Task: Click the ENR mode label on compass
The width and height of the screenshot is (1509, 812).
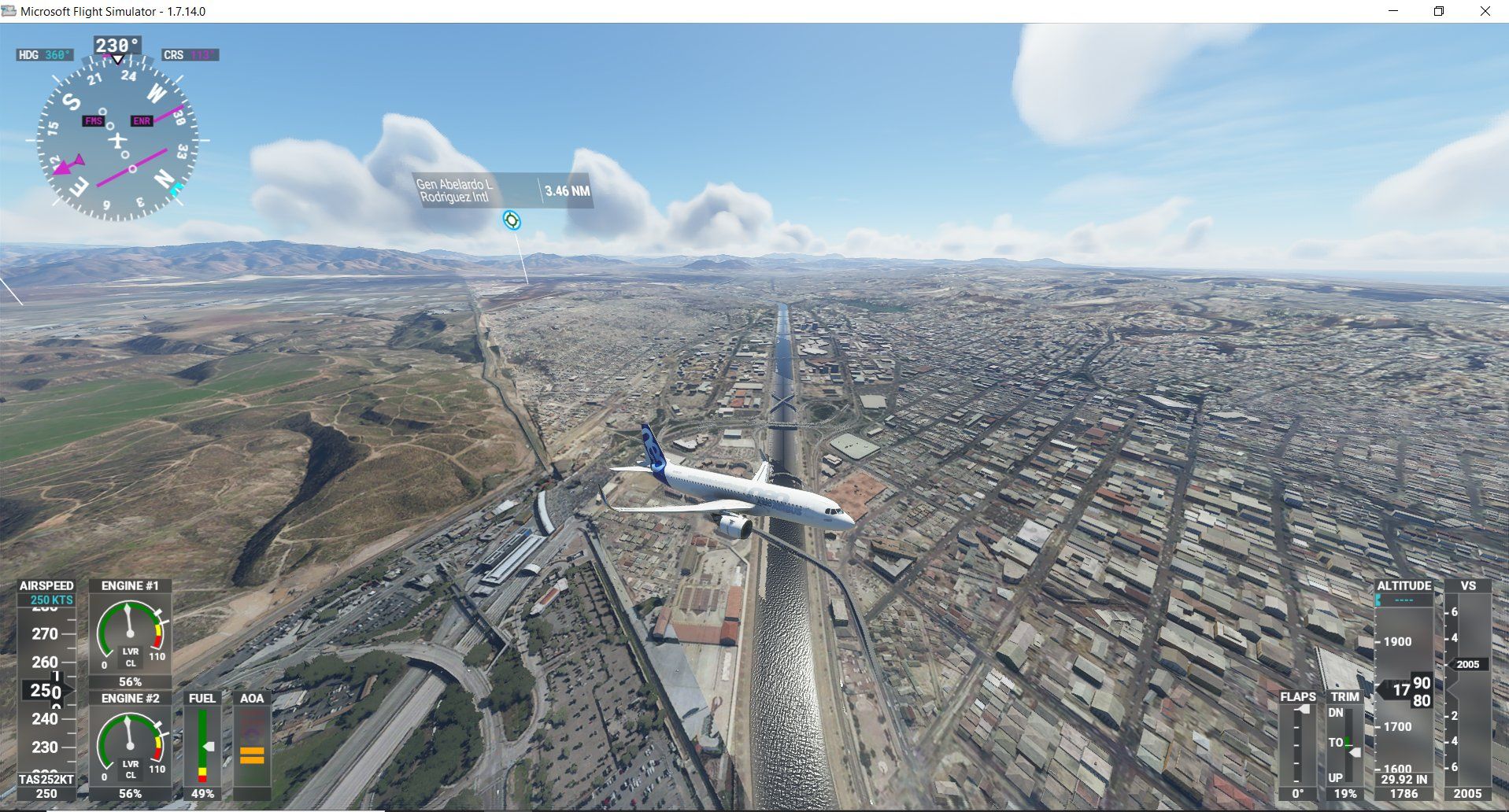Action: tap(141, 122)
